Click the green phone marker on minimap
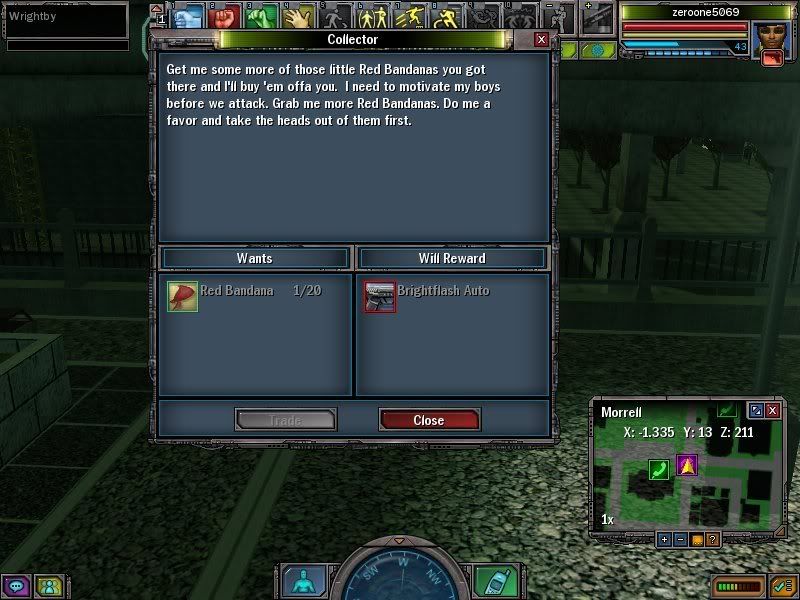 pos(658,469)
